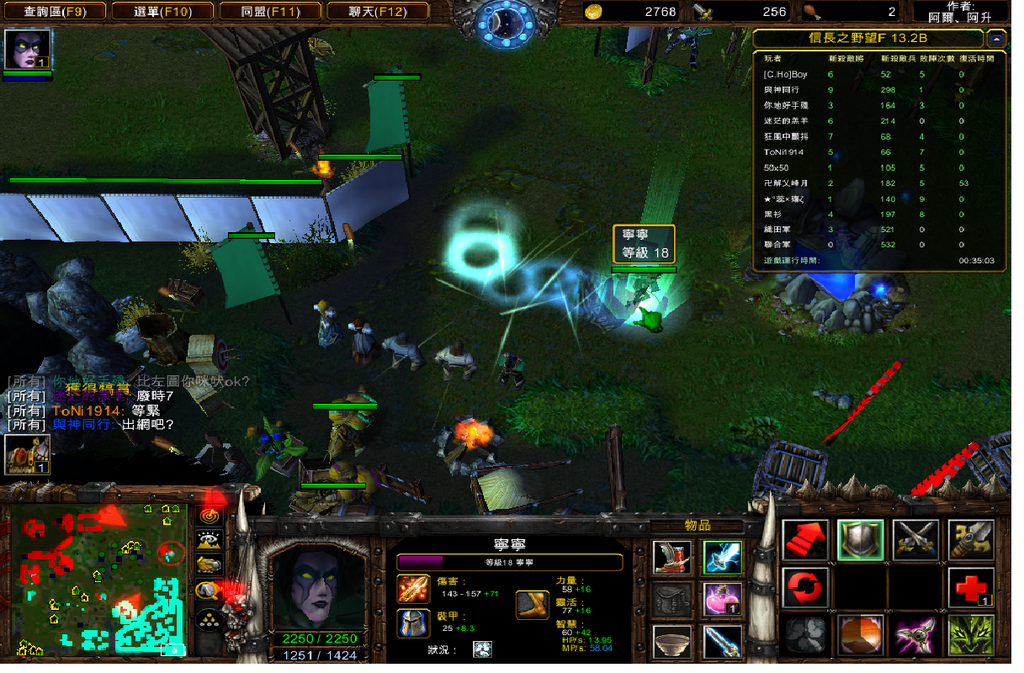Screen dimensions: 1024x673
Task: Toggle minimap terrain display button
Action: (x=210, y=542)
